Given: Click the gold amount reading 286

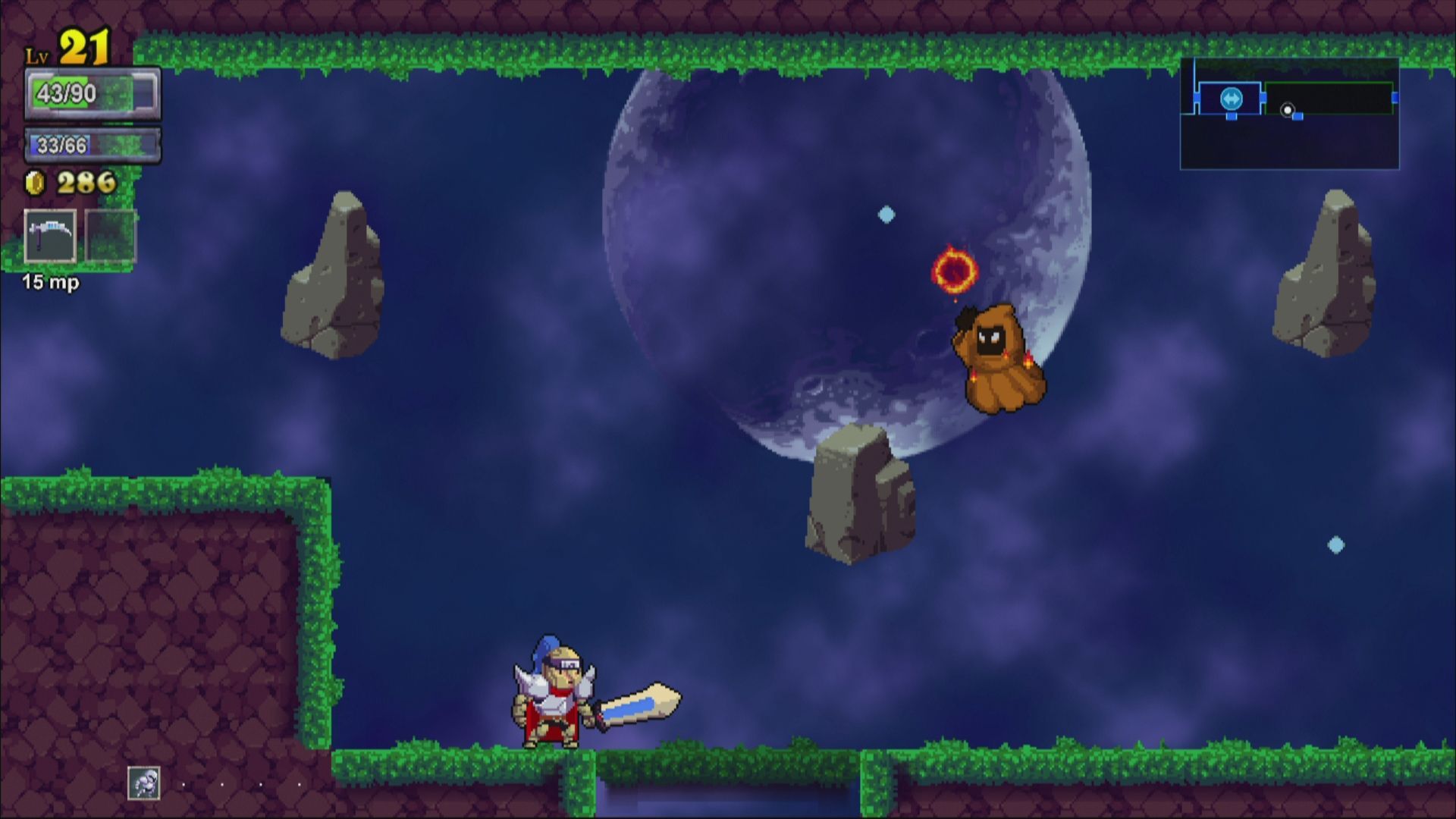Looking at the screenshot, I should [85, 182].
